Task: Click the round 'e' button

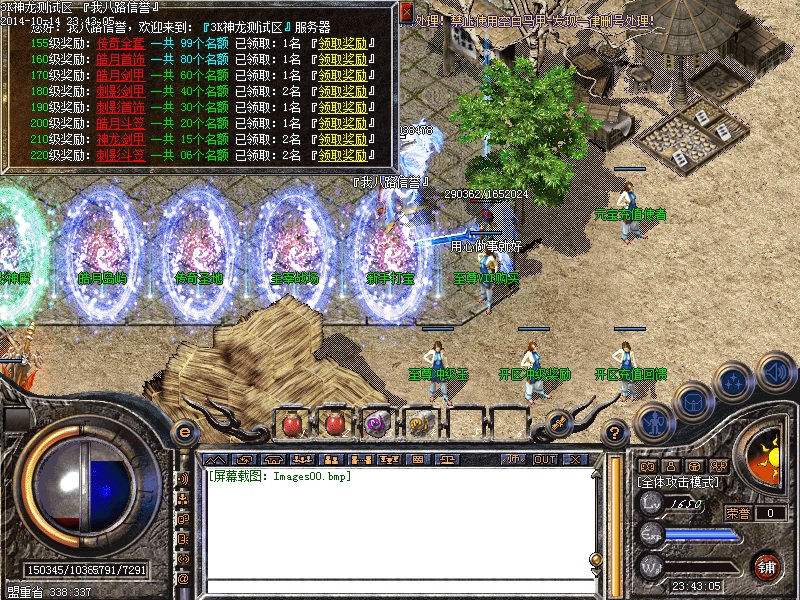Action: pyautogui.click(x=183, y=433)
